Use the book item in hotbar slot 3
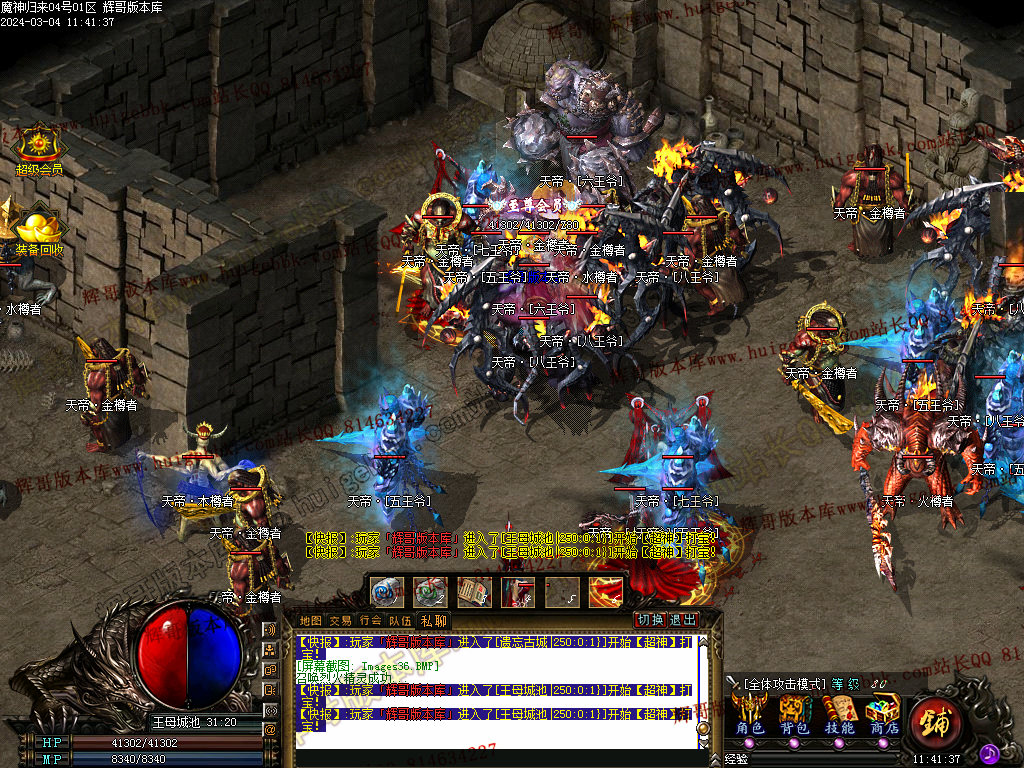Viewport: 1024px width, 768px height. pyautogui.click(x=474, y=592)
